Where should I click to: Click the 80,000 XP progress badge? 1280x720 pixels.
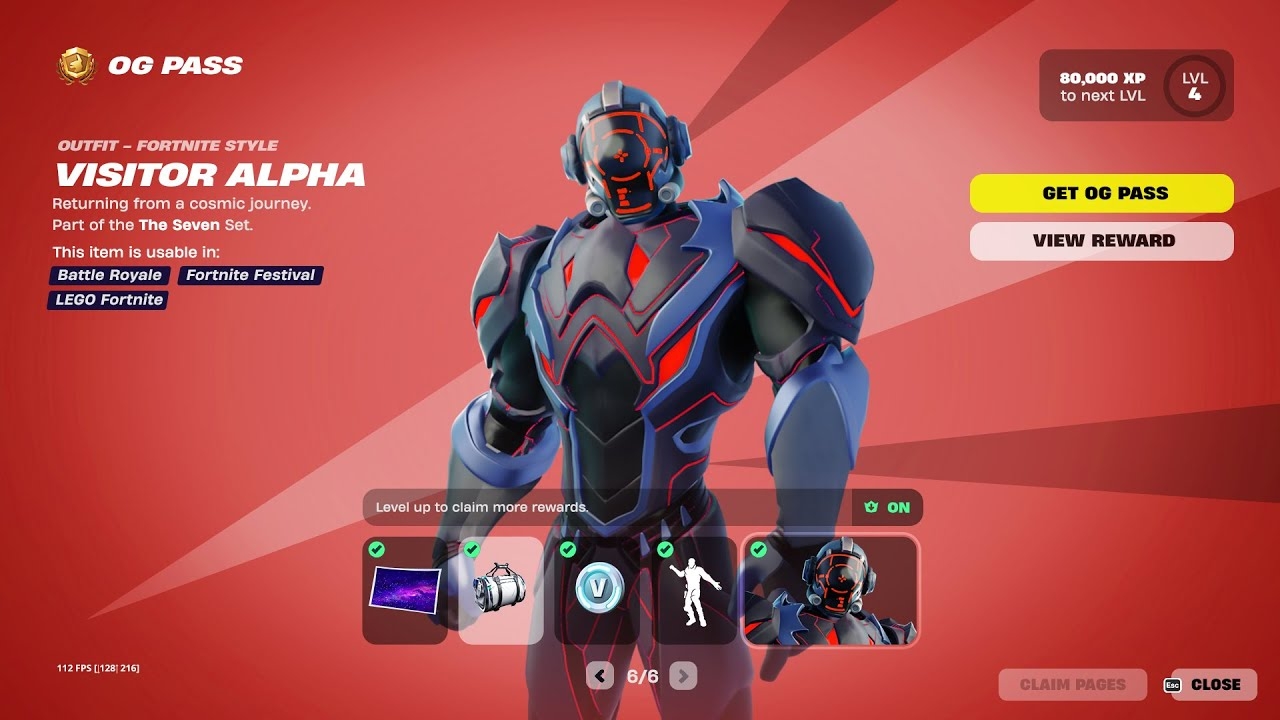coord(1100,85)
